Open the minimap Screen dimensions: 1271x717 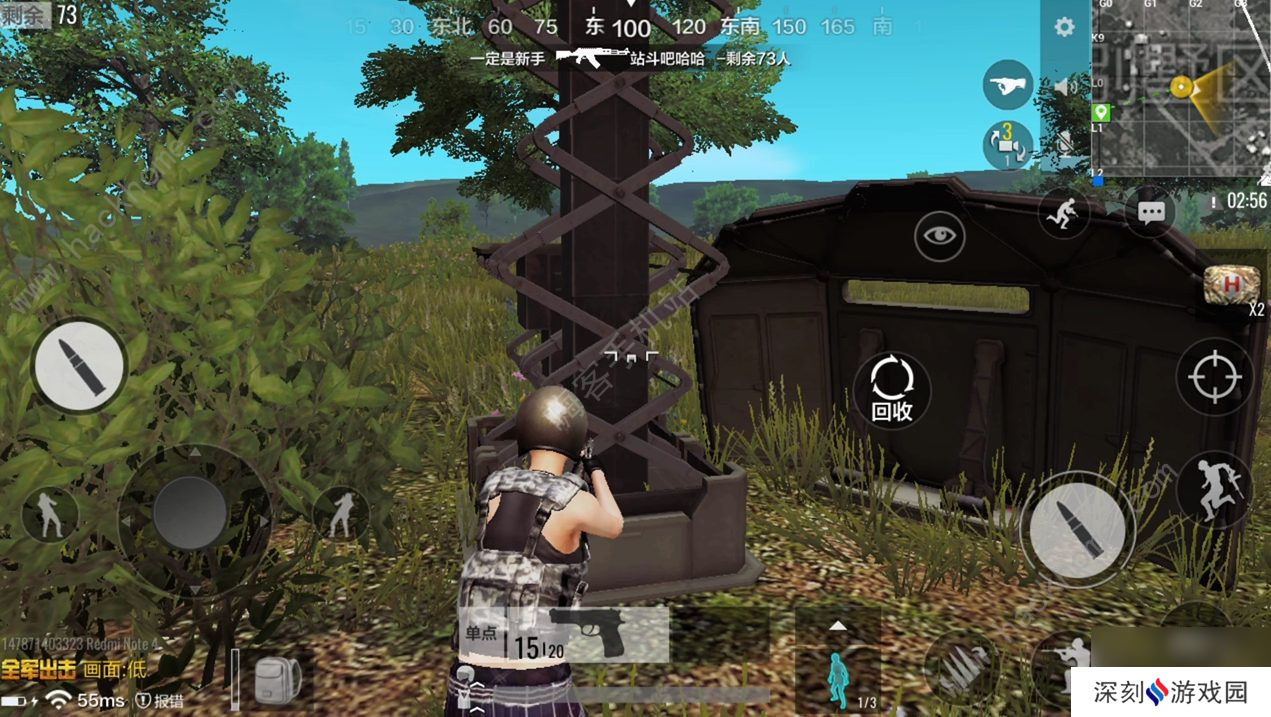1180,88
